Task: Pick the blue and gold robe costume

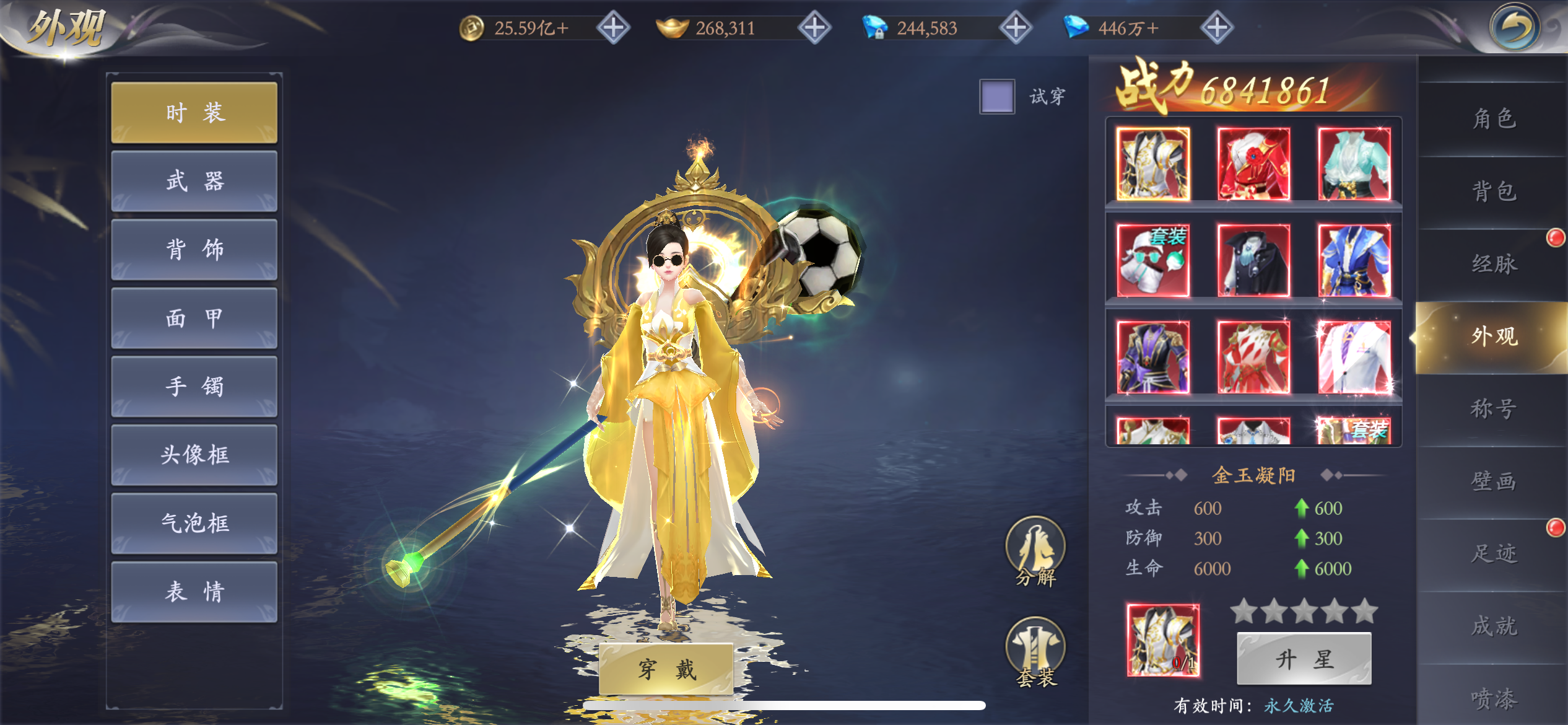Action: (x=1354, y=260)
